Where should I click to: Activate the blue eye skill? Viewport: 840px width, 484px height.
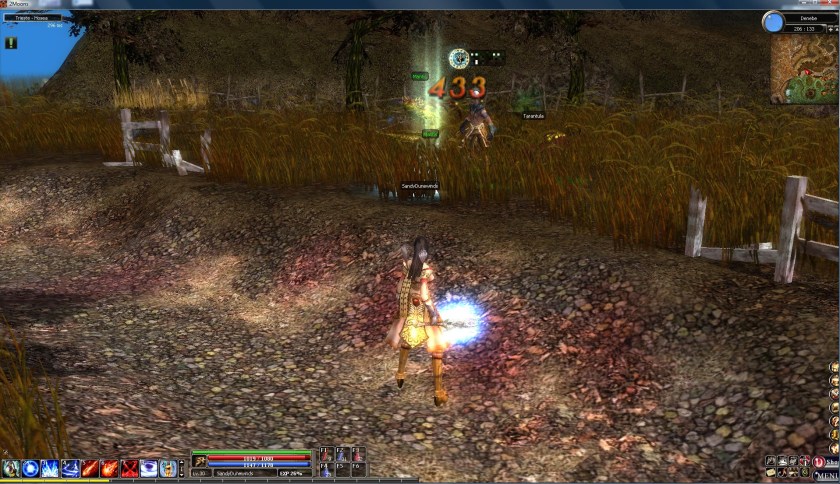point(149,468)
